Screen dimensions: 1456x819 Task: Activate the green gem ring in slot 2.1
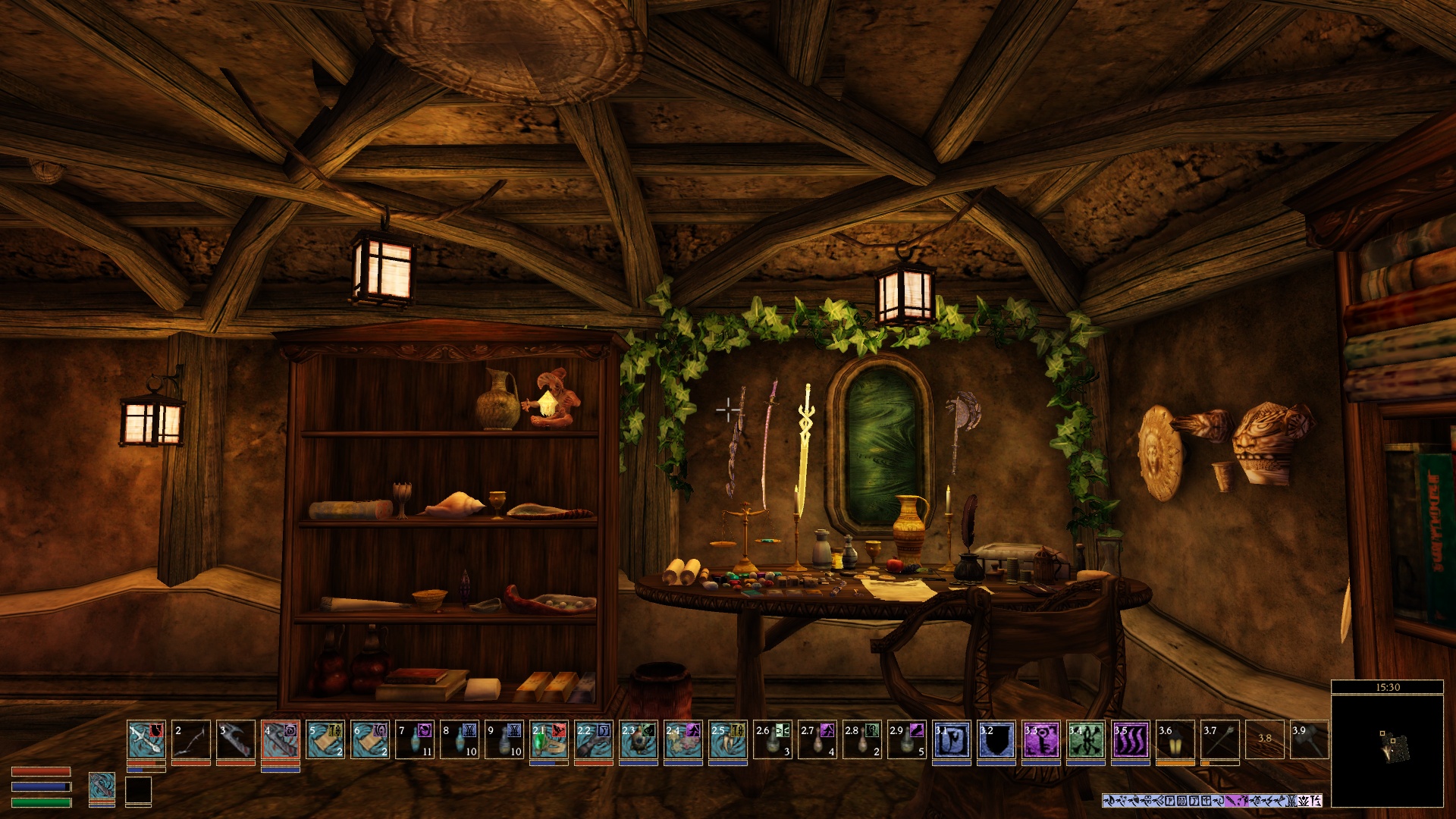548,739
